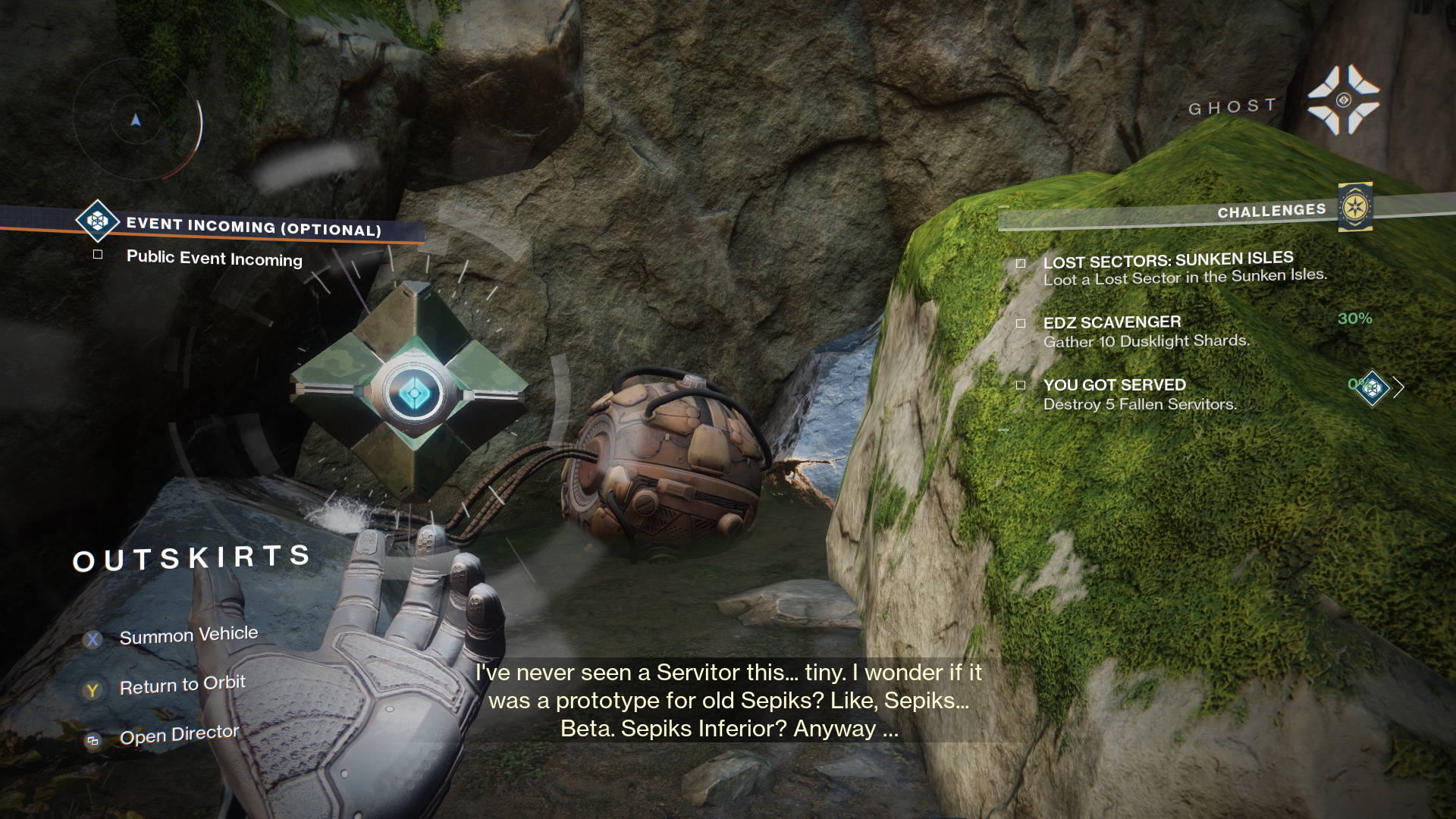Screen dimensions: 1456x819
Task: Select the Summon Vehicle option
Action: pos(188,635)
